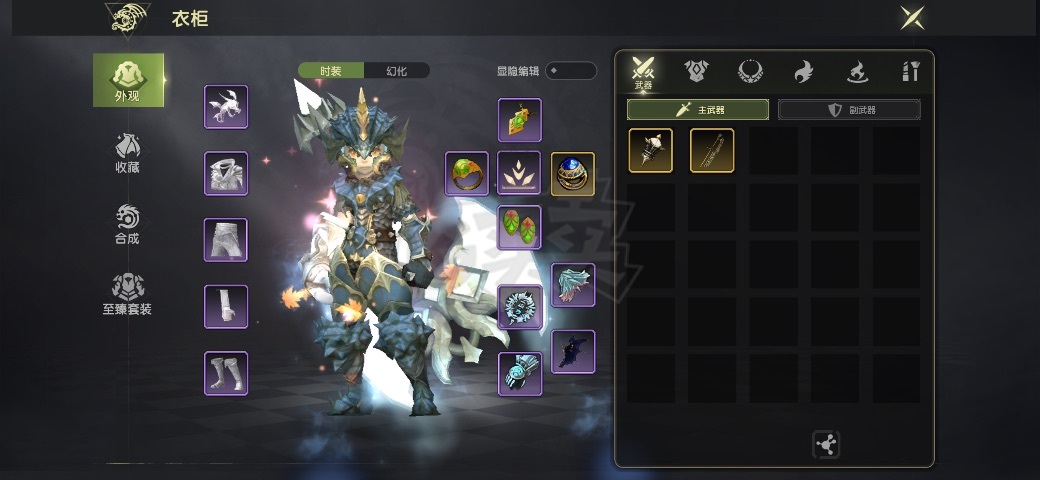Toggle the 显隐编辑 show/hide edit switch
The width and height of the screenshot is (1040, 480).
tap(571, 71)
